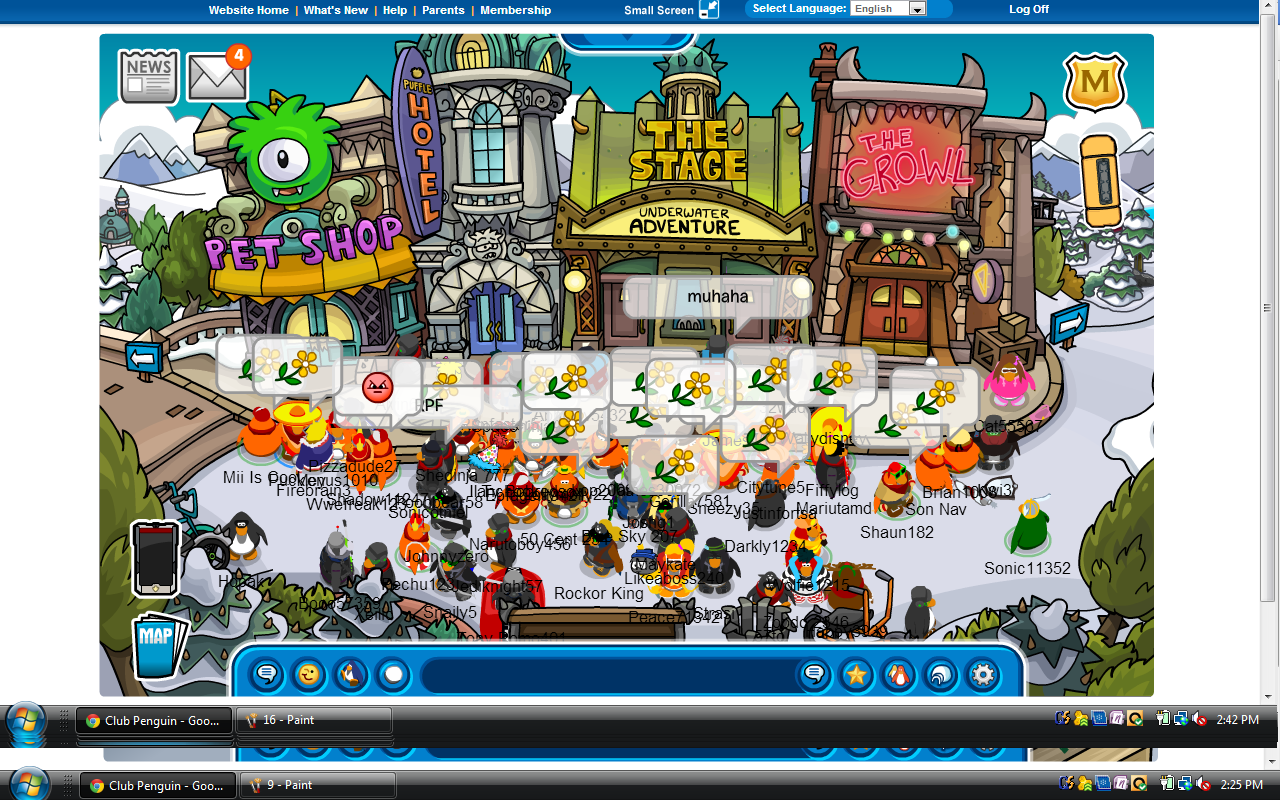The width and height of the screenshot is (1280, 800).
Task: Open the Map
Action: (x=158, y=645)
